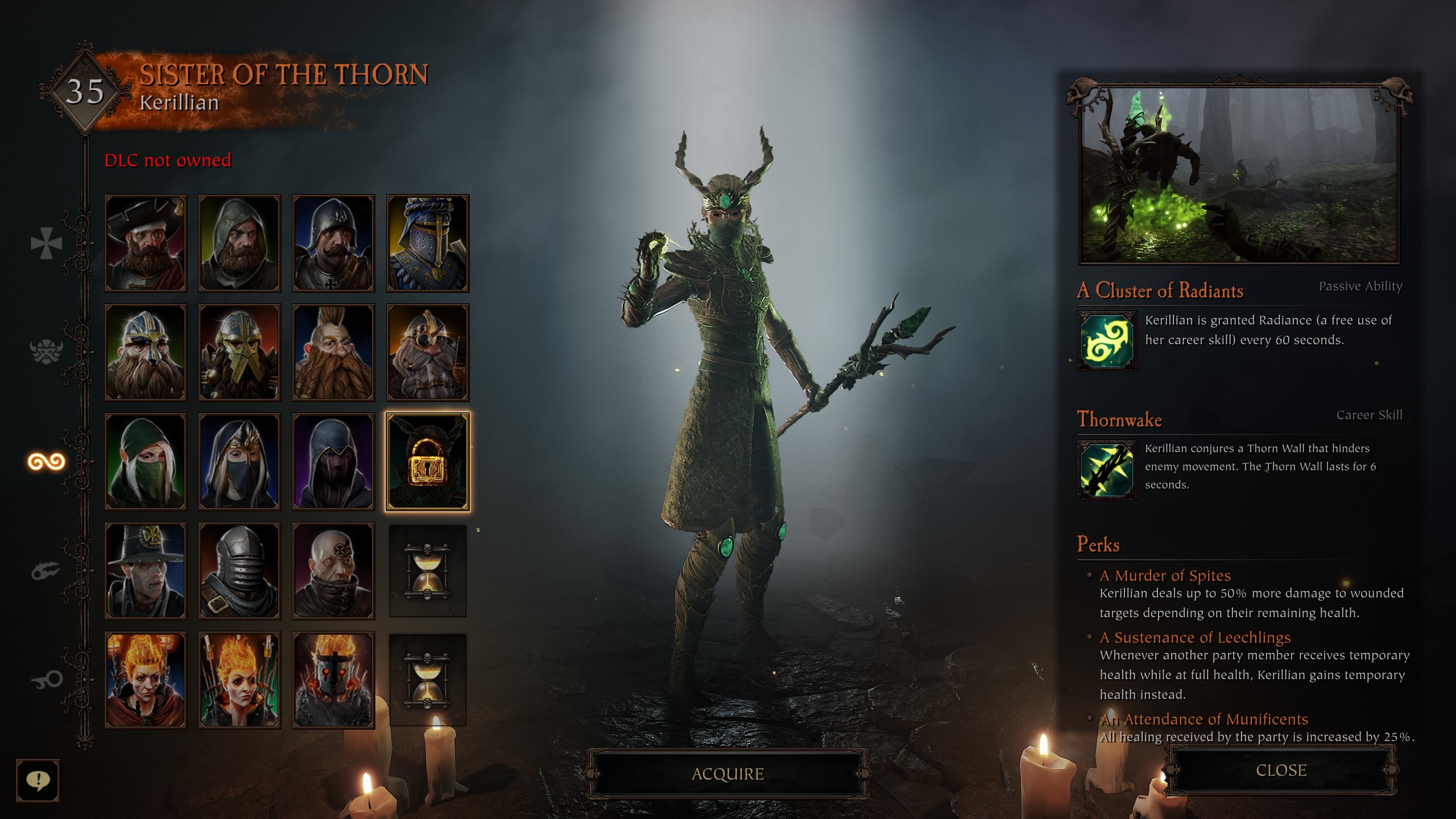Pick the hooded Huntsman portrait in green cloak
The height and width of the screenshot is (819, 1456).
[x=239, y=243]
